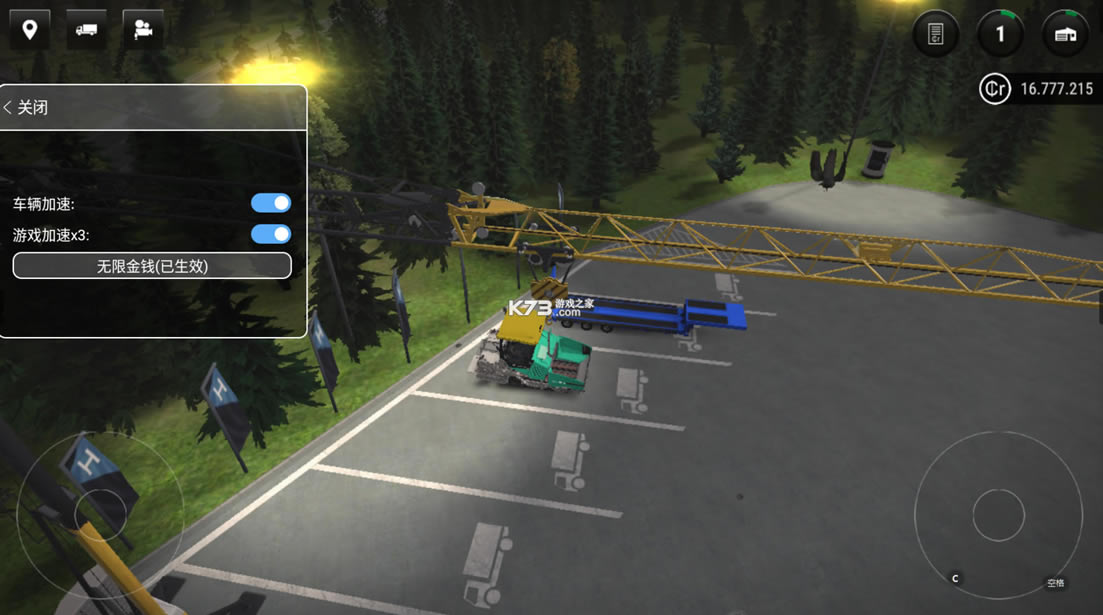Open the garage building icon
Screen dimensions: 1103x615
(x=1065, y=35)
